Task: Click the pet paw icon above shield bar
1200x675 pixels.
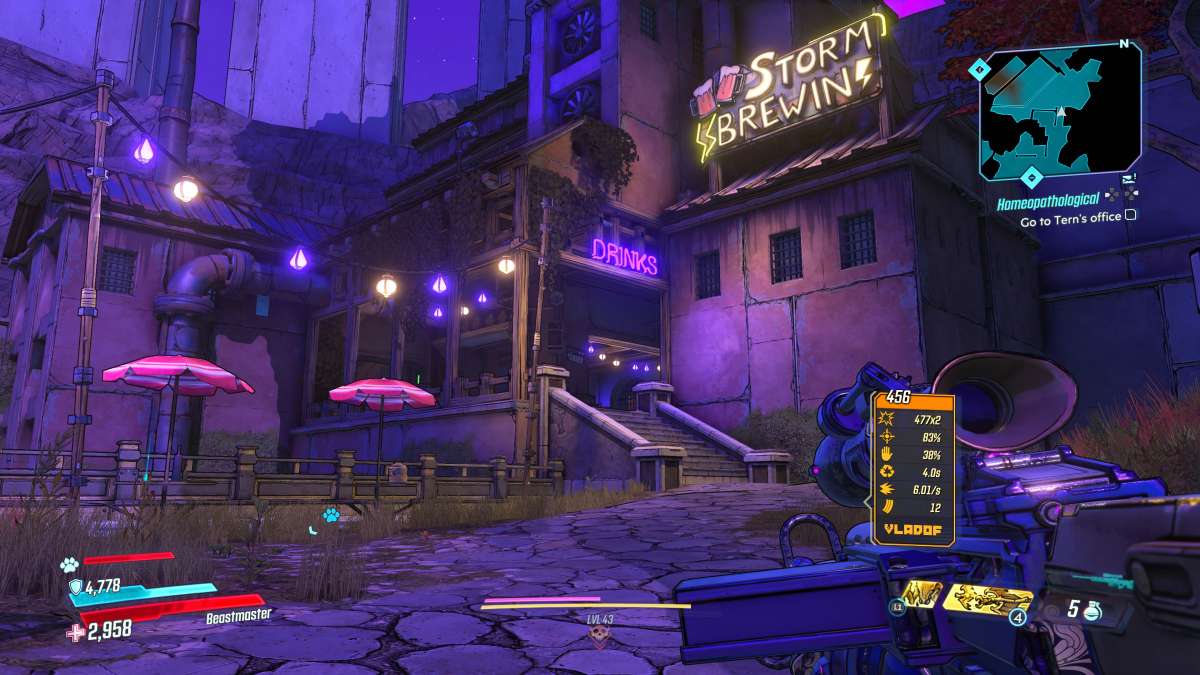Action: pos(69,564)
